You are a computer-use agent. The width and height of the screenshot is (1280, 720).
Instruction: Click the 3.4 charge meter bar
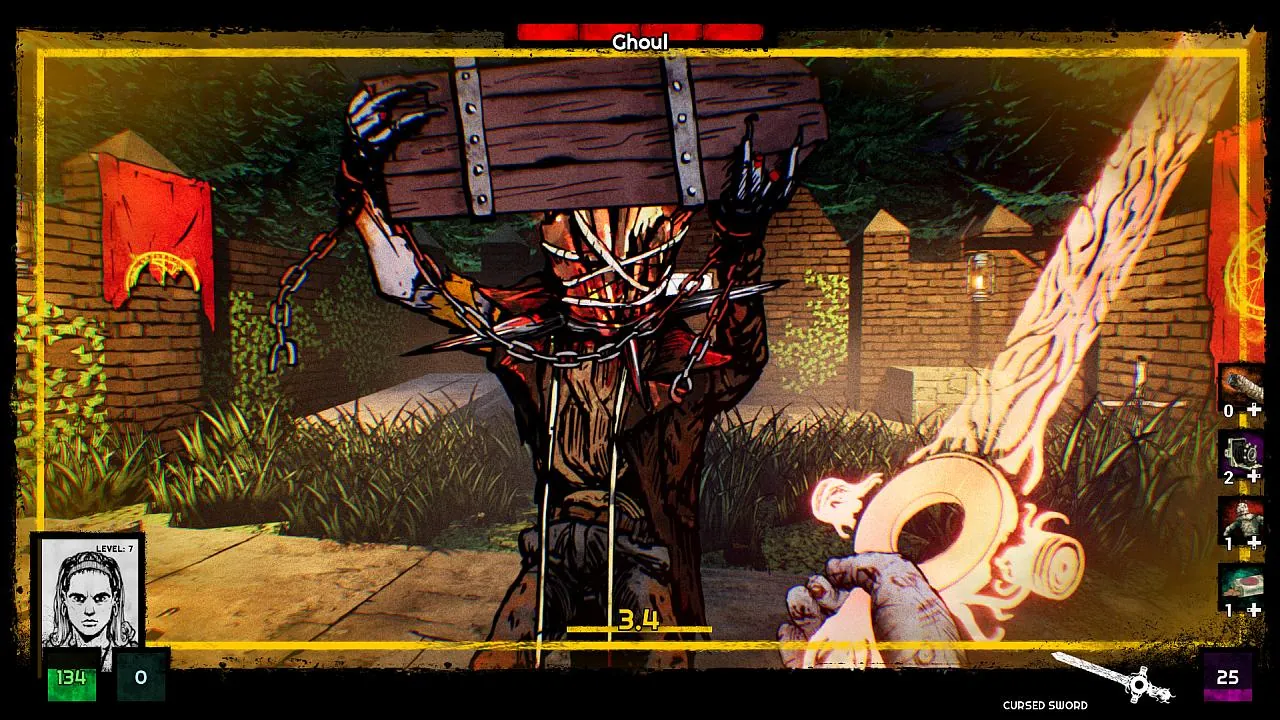[640, 622]
